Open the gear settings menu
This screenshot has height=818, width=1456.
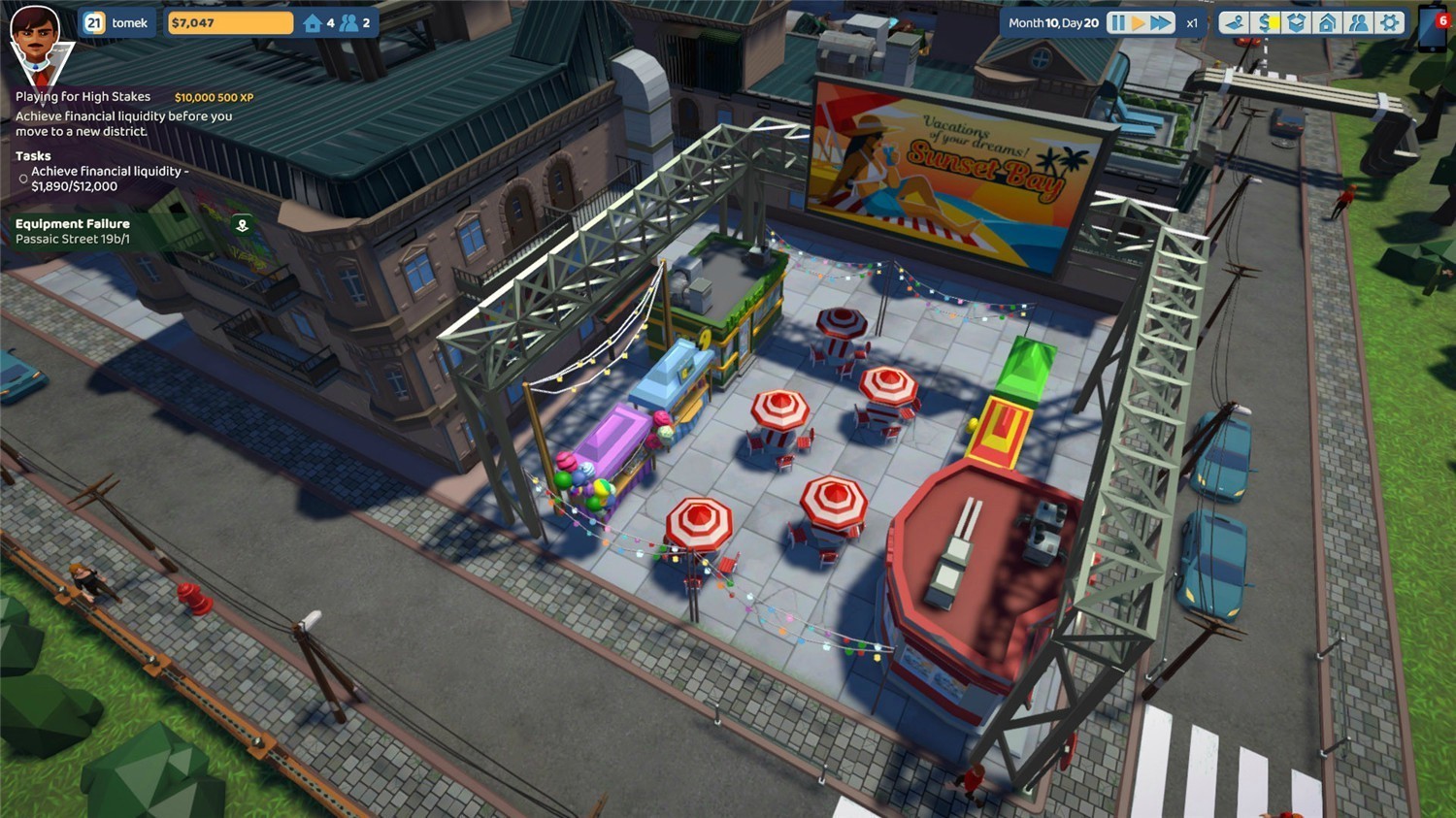pyautogui.click(x=1390, y=22)
